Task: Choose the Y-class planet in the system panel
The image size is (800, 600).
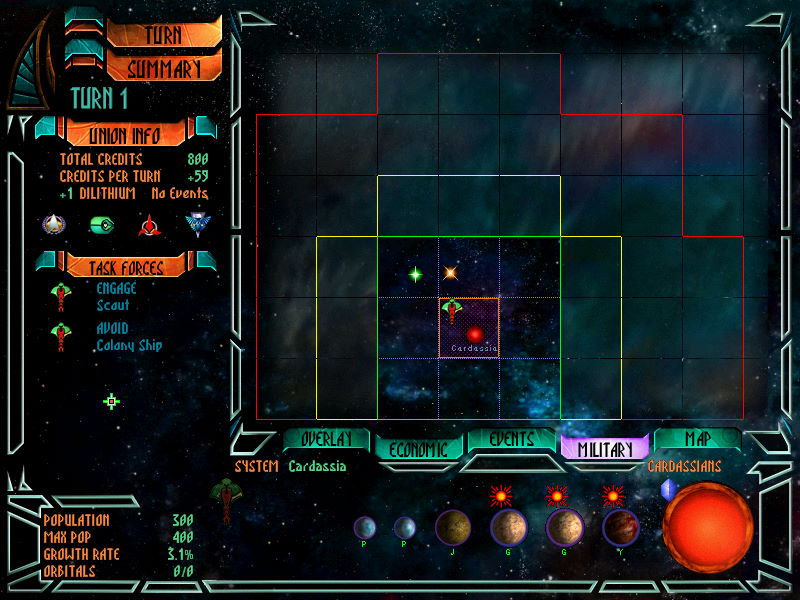Action: (620, 528)
